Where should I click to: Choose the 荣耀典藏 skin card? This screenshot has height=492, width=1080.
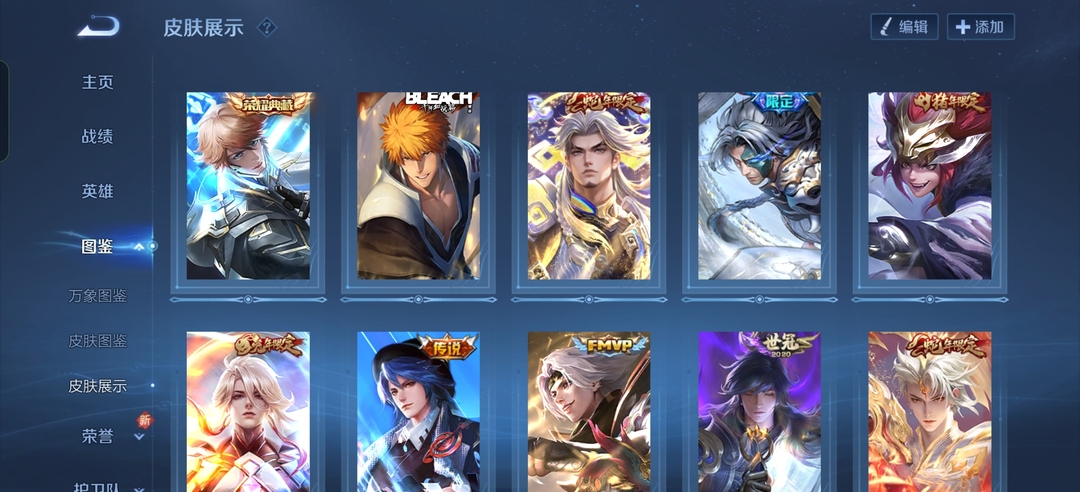point(248,186)
